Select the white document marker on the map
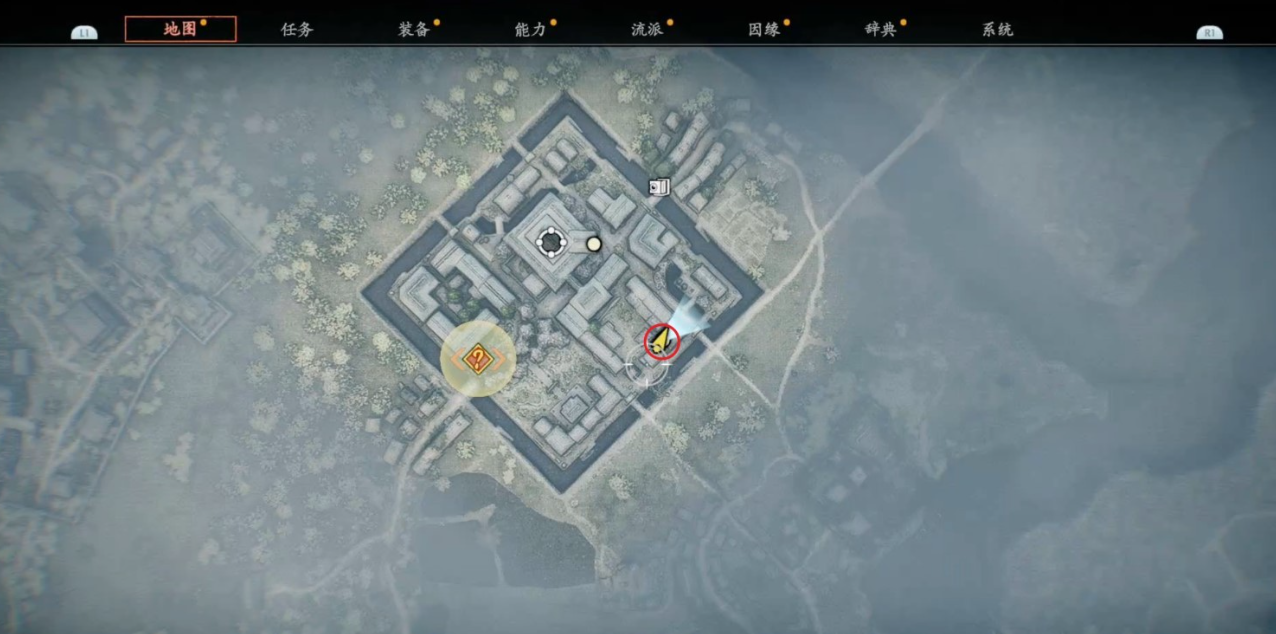1276x634 pixels. 658,186
